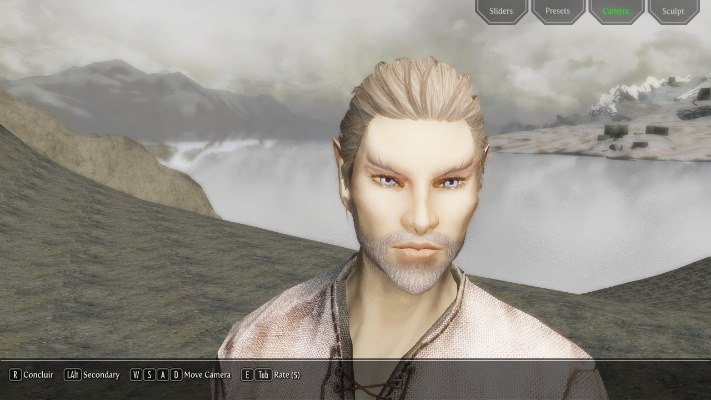Open the Presets tab

point(558,12)
